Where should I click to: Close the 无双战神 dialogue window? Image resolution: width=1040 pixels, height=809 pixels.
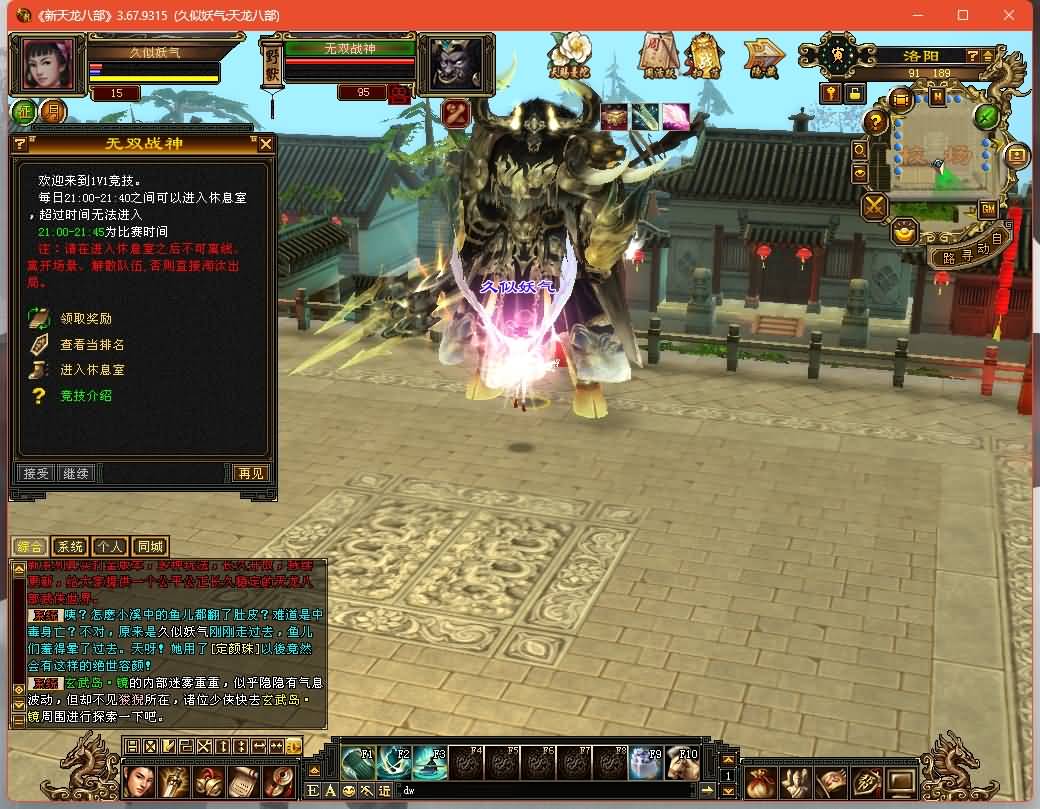point(265,144)
